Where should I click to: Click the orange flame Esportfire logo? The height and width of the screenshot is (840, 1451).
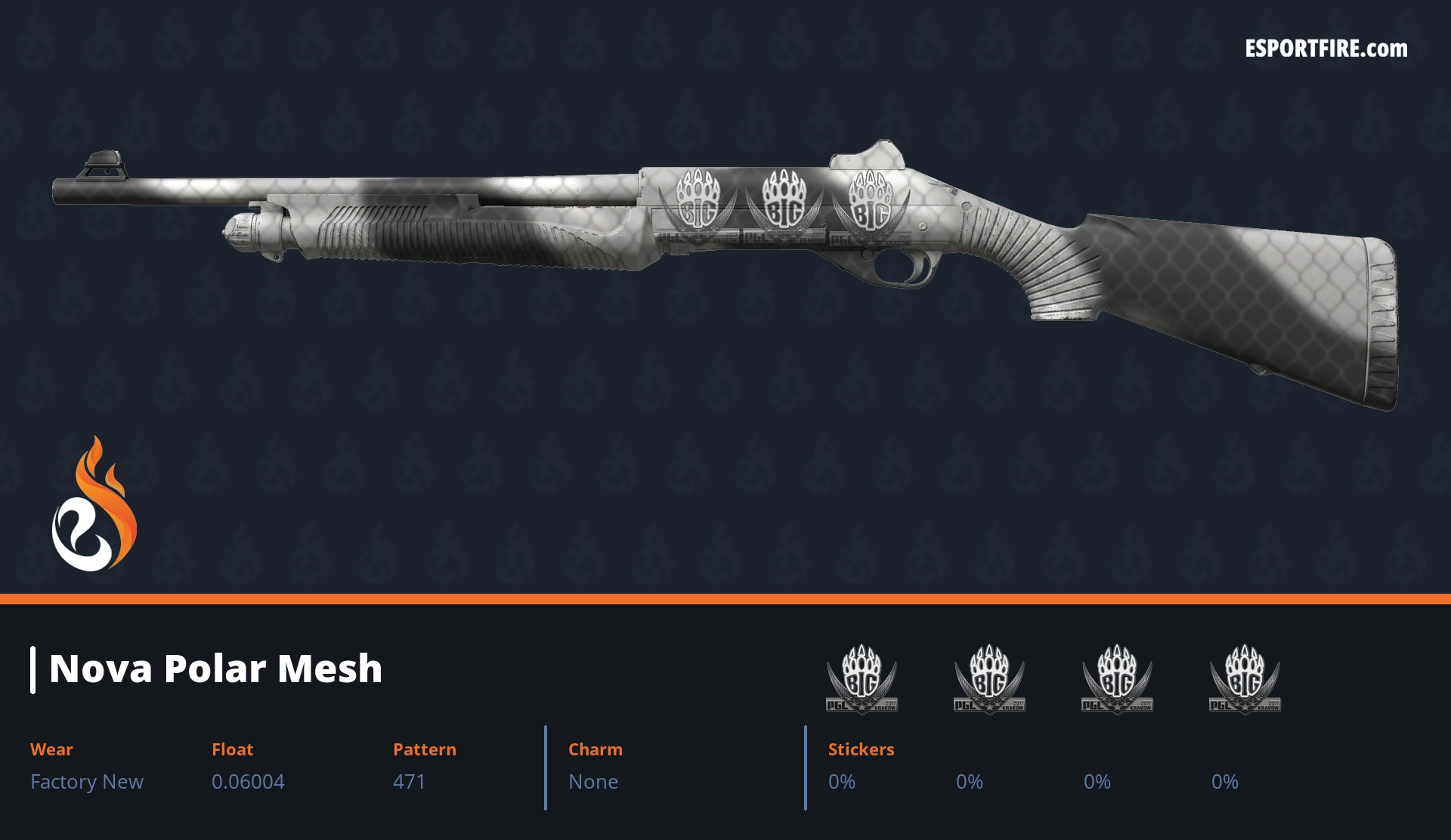click(x=94, y=506)
